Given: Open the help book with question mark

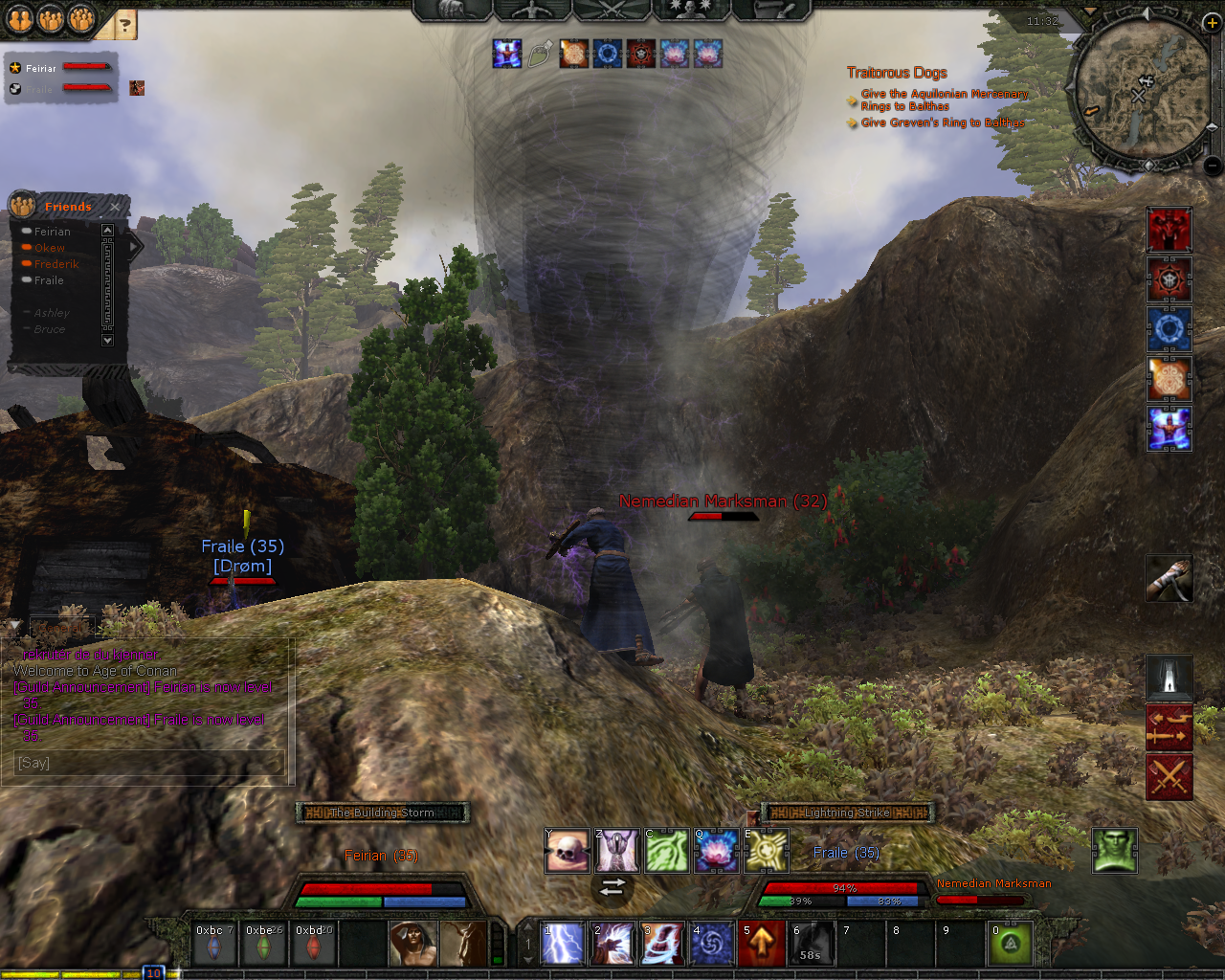Looking at the screenshot, I should click(x=124, y=25).
